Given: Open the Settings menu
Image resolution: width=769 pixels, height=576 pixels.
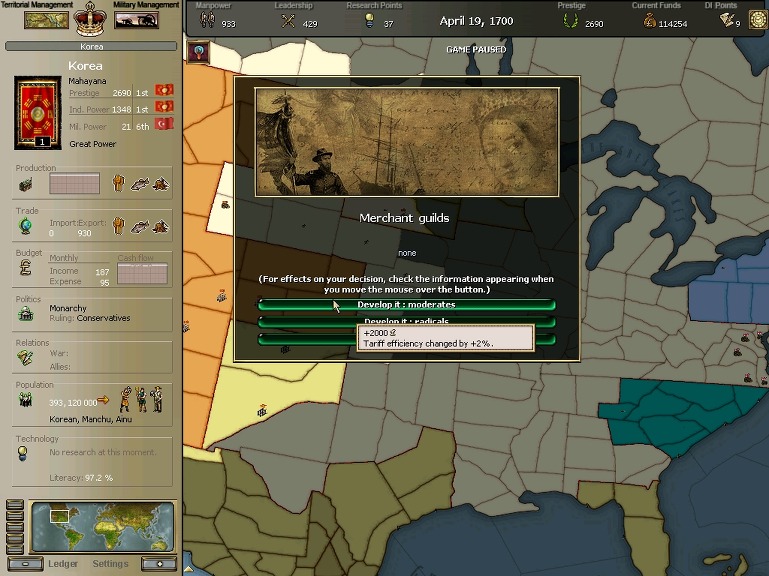Looking at the screenshot, I should coord(110,563).
